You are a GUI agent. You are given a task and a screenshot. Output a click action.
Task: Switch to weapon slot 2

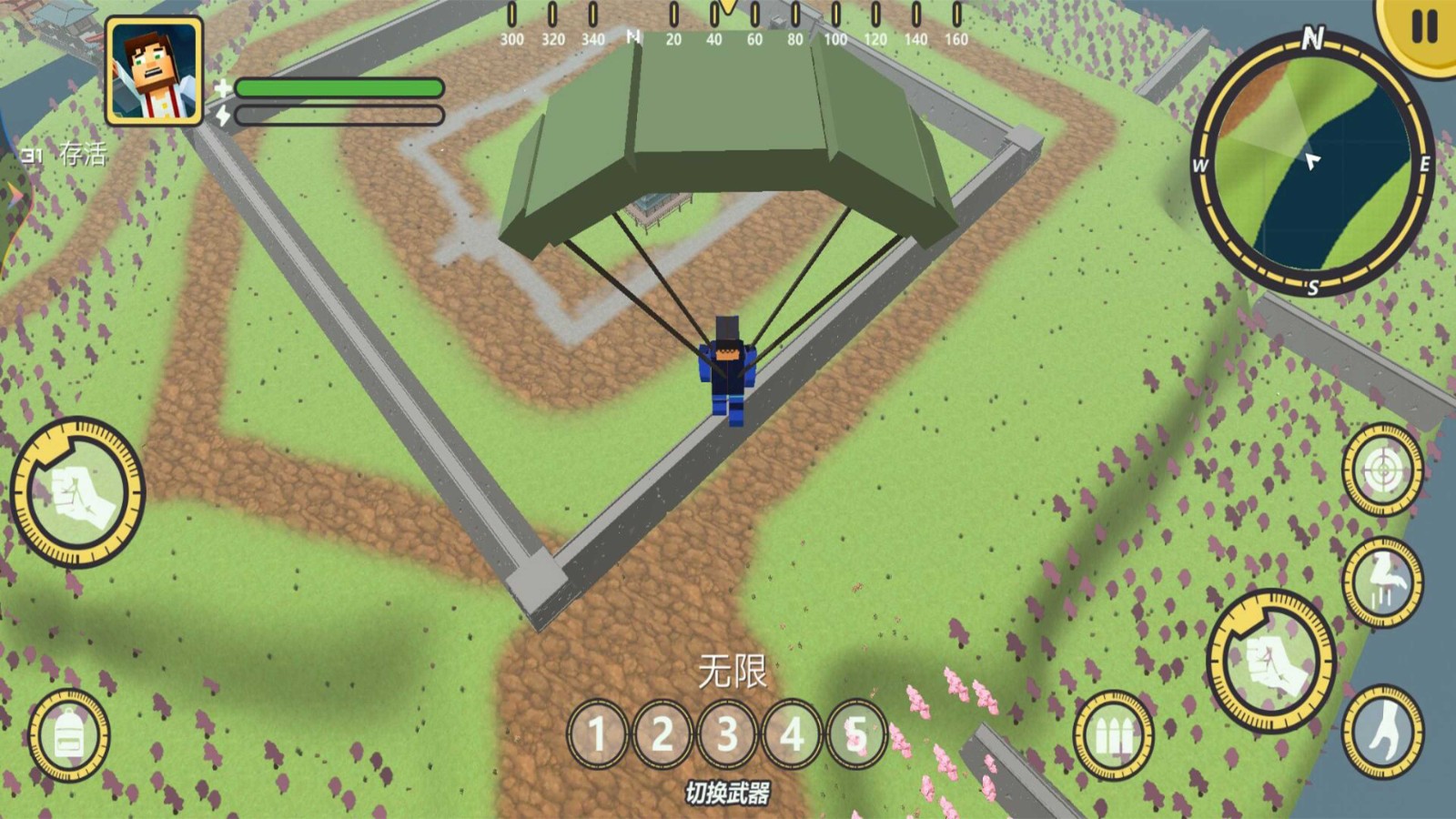tap(662, 733)
